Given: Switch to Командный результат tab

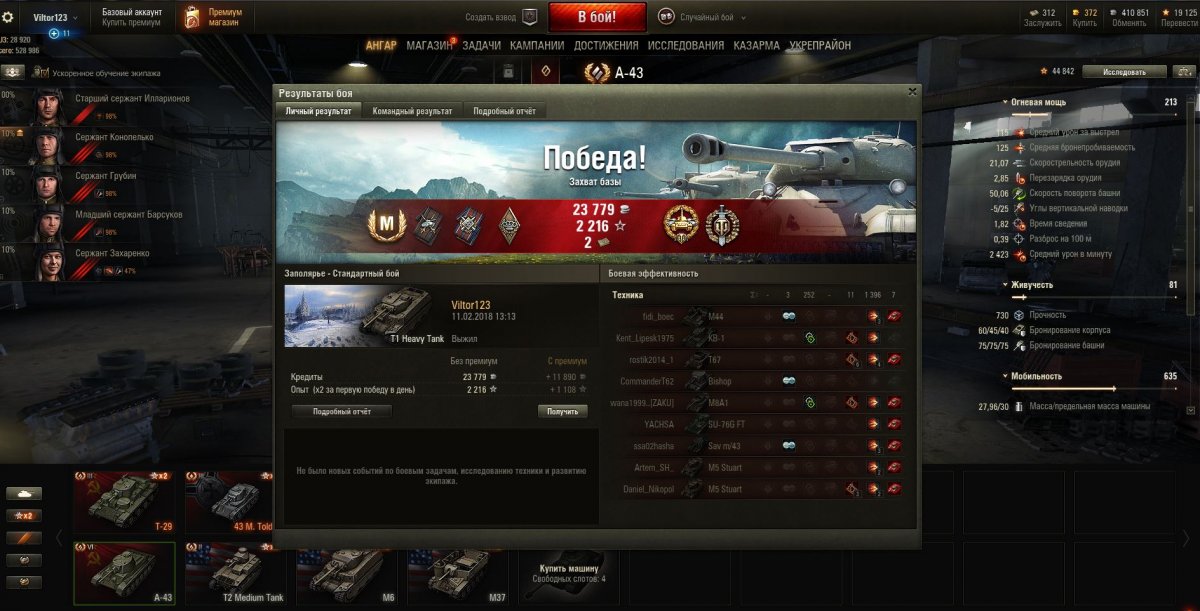Looking at the screenshot, I should coord(412,111).
